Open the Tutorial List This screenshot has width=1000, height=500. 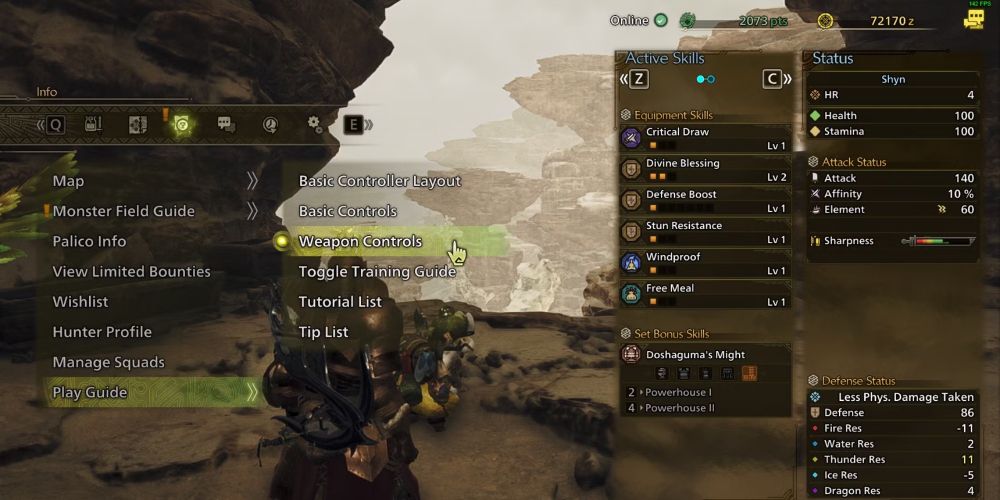[x=340, y=301]
